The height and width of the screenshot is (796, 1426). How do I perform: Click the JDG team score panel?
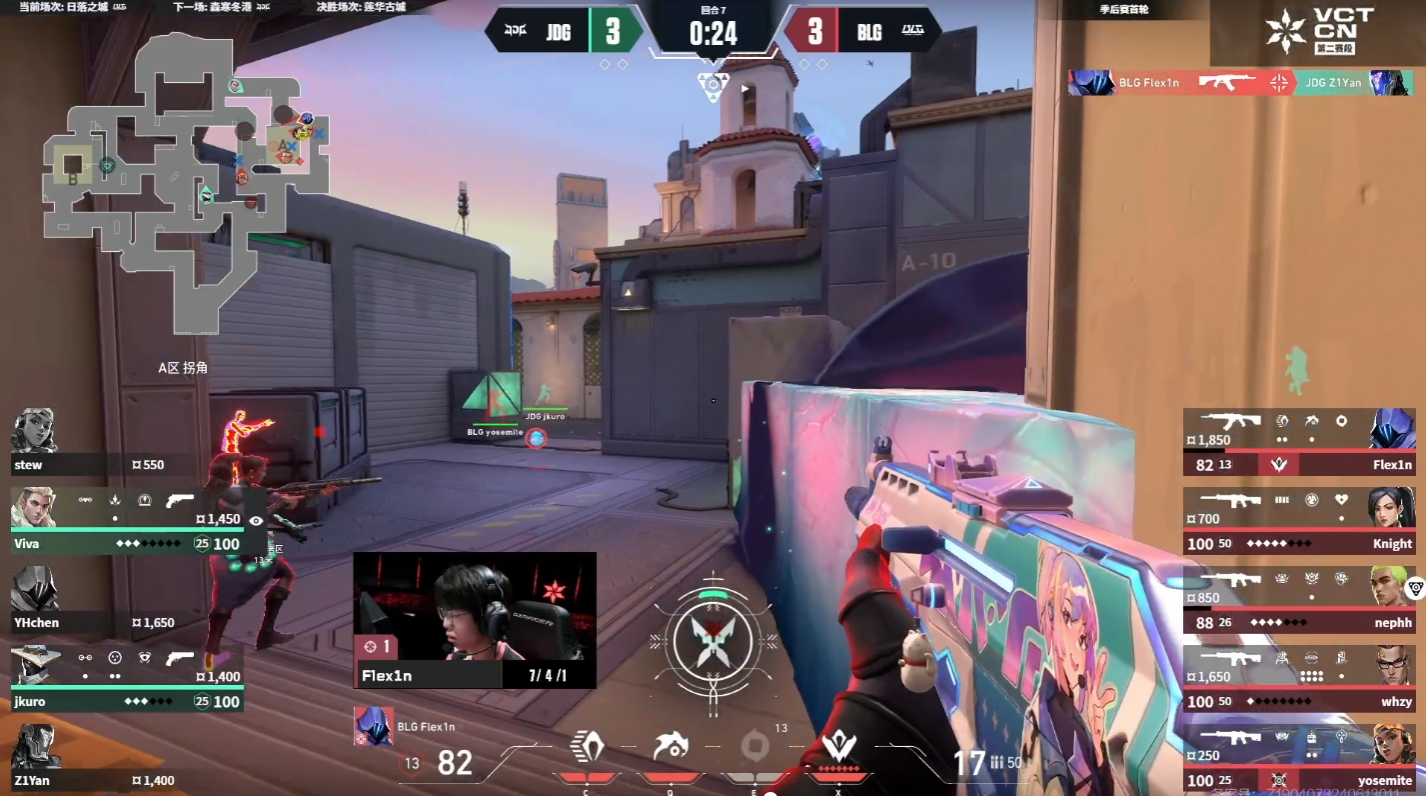point(565,31)
